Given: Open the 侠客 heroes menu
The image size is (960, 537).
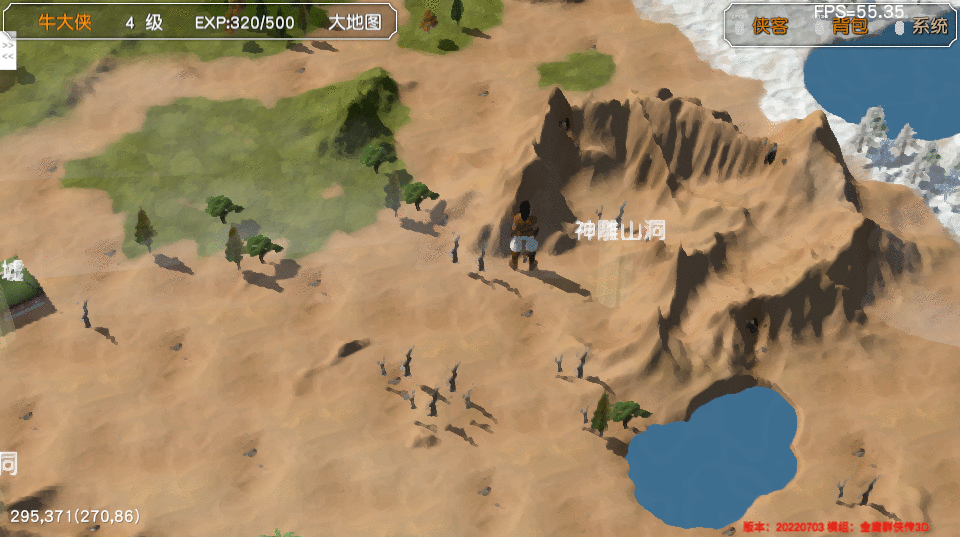Looking at the screenshot, I should (x=770, y=27).
